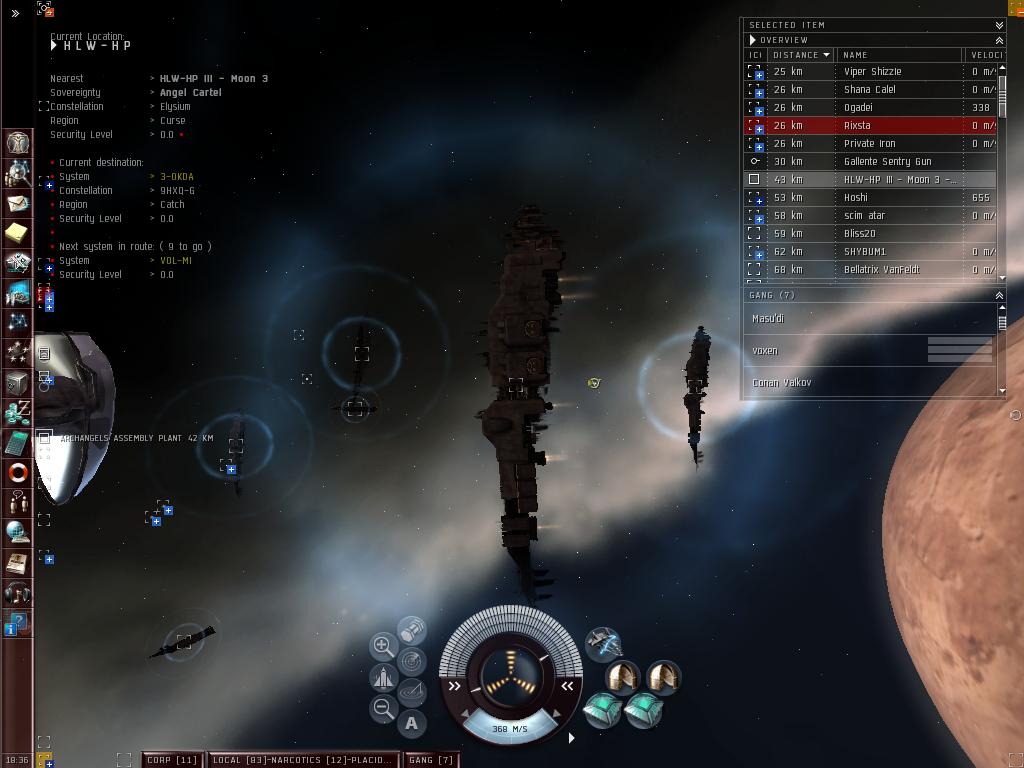
Task: Zoom out with the magnifier minus button
Action: (x=383, y=709)
